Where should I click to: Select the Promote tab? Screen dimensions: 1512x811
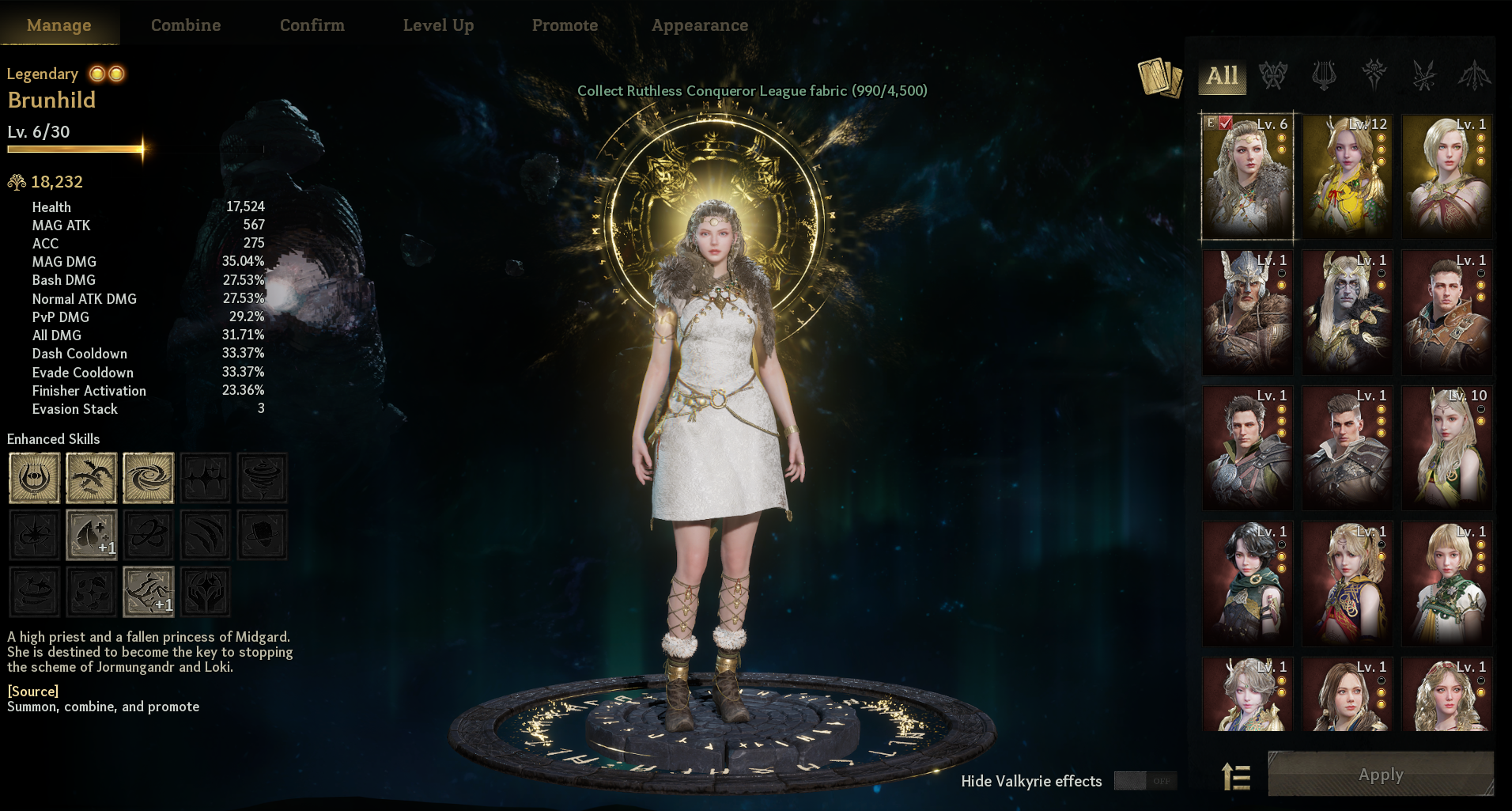coord(565,25)
